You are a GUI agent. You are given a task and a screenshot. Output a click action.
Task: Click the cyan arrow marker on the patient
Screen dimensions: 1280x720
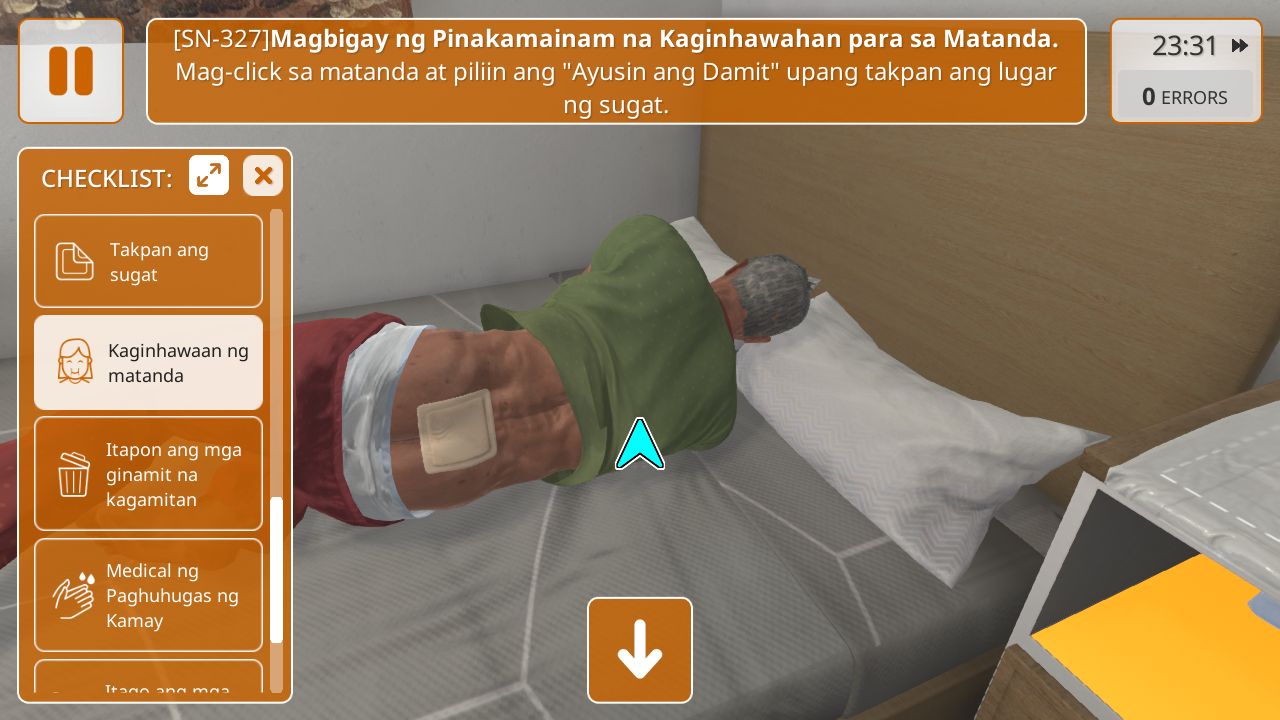click(x=640, y=445)
